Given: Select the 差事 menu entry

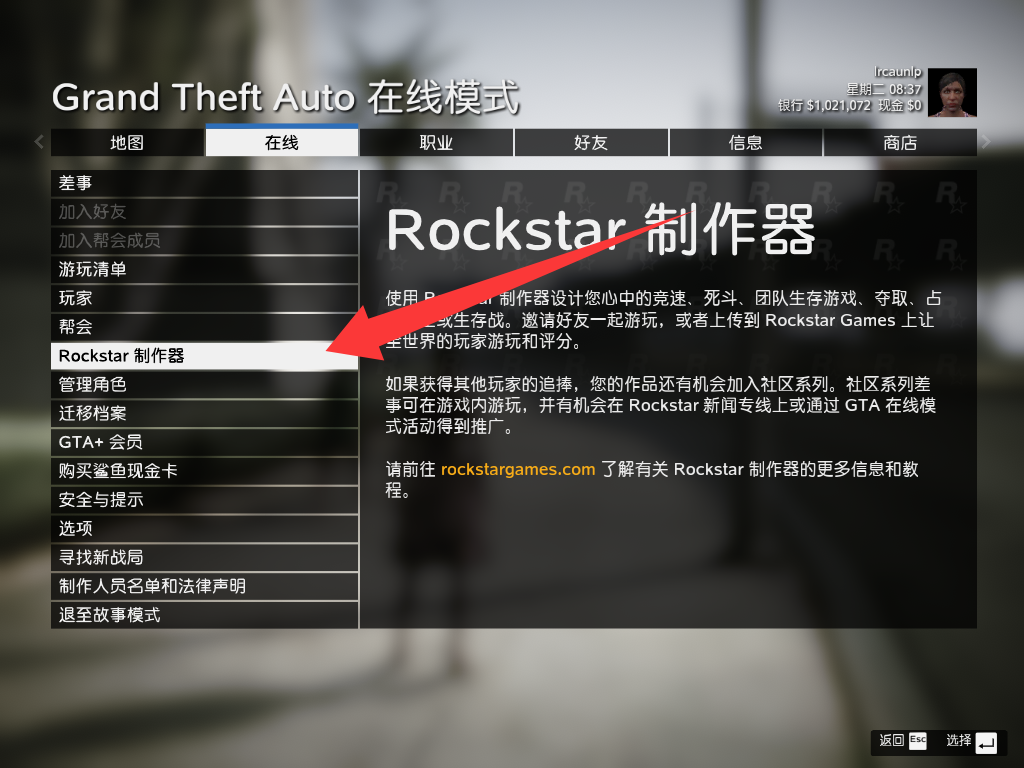Looking at the screenshot, I should pos(204,183).
